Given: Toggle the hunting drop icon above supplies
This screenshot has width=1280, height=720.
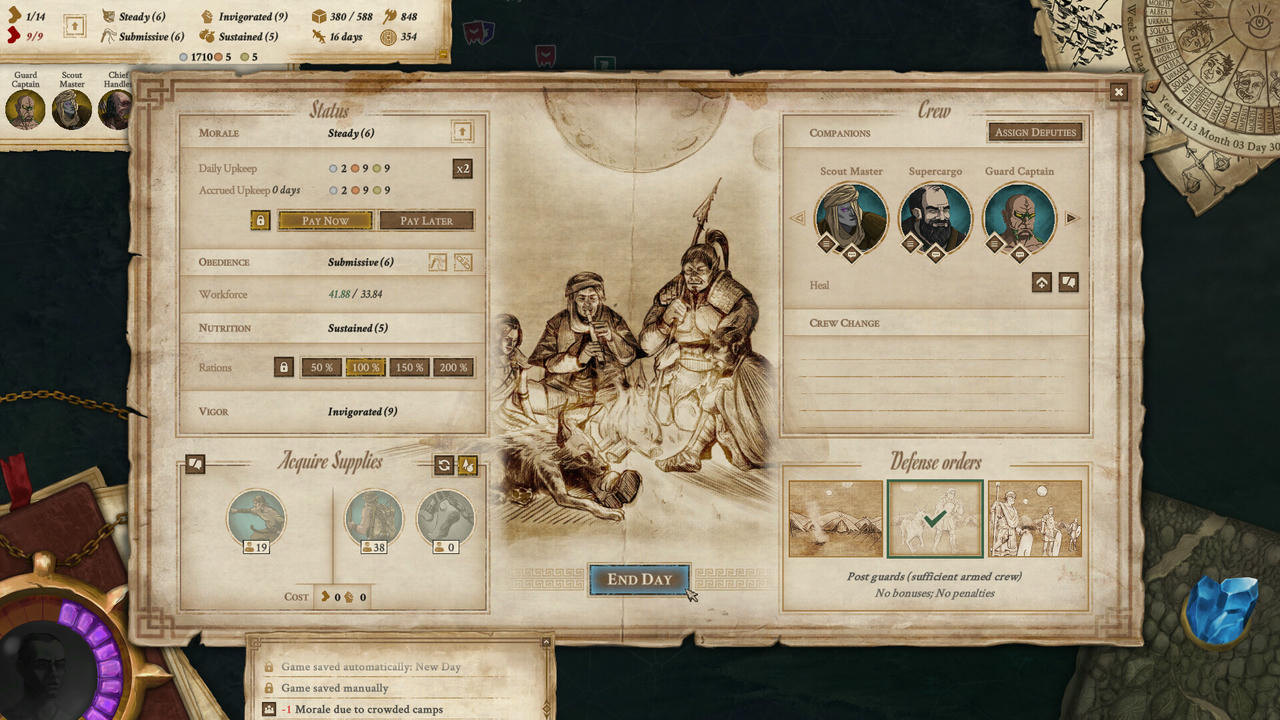Looking at the screenshot, I should click(467, 464).
